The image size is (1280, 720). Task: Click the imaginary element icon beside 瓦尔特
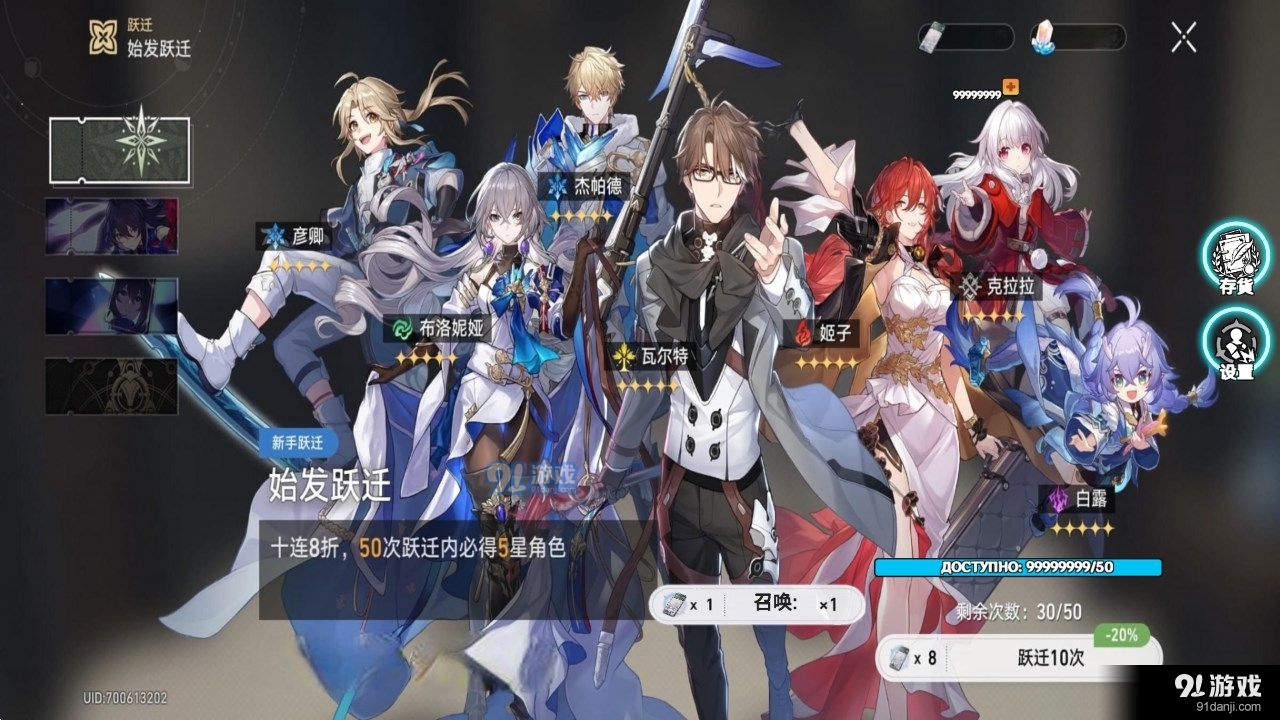point(622,354)
